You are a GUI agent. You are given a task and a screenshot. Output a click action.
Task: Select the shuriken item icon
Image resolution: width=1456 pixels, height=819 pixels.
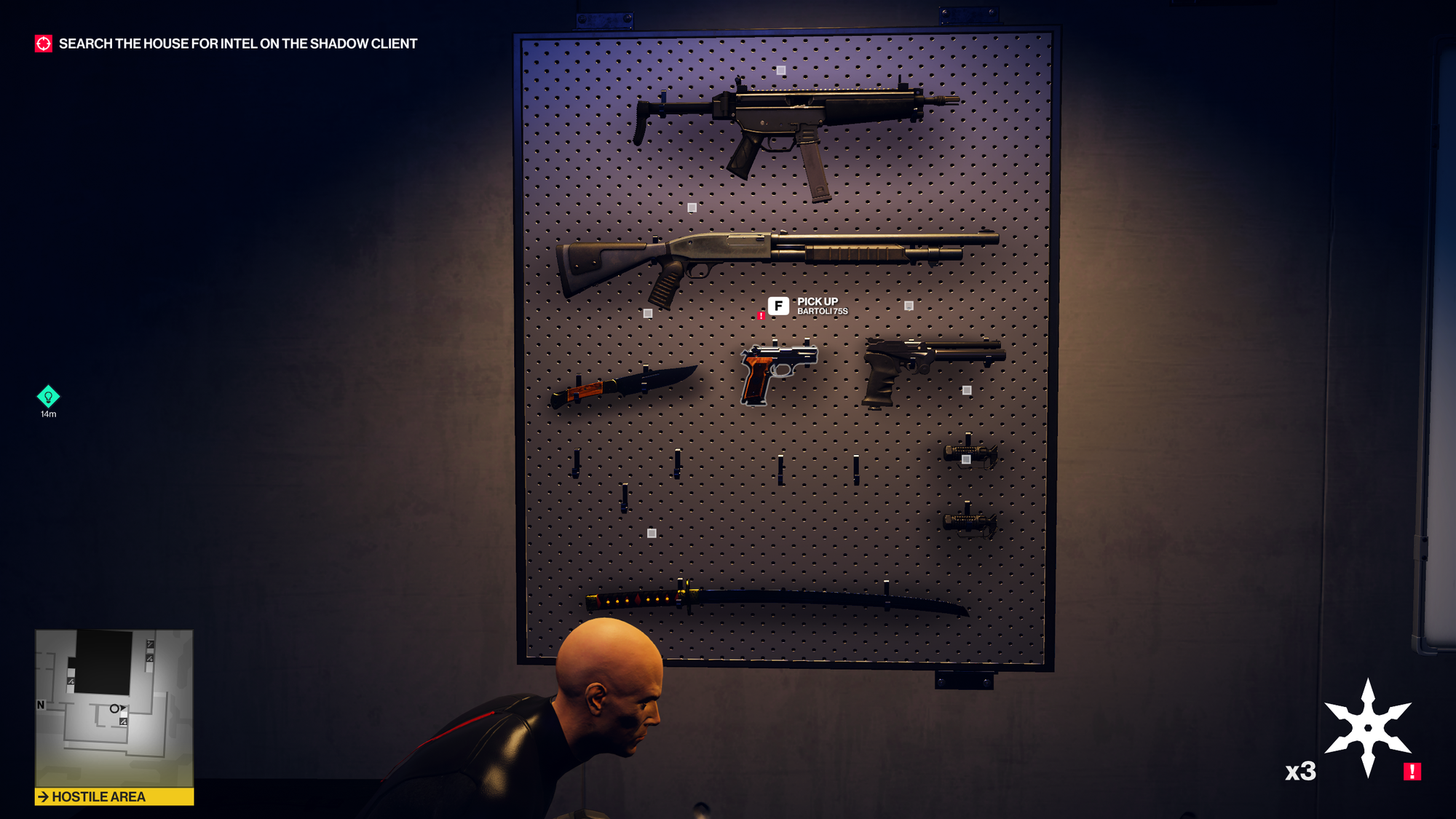pyautogui.click(x=1367, y=728)
